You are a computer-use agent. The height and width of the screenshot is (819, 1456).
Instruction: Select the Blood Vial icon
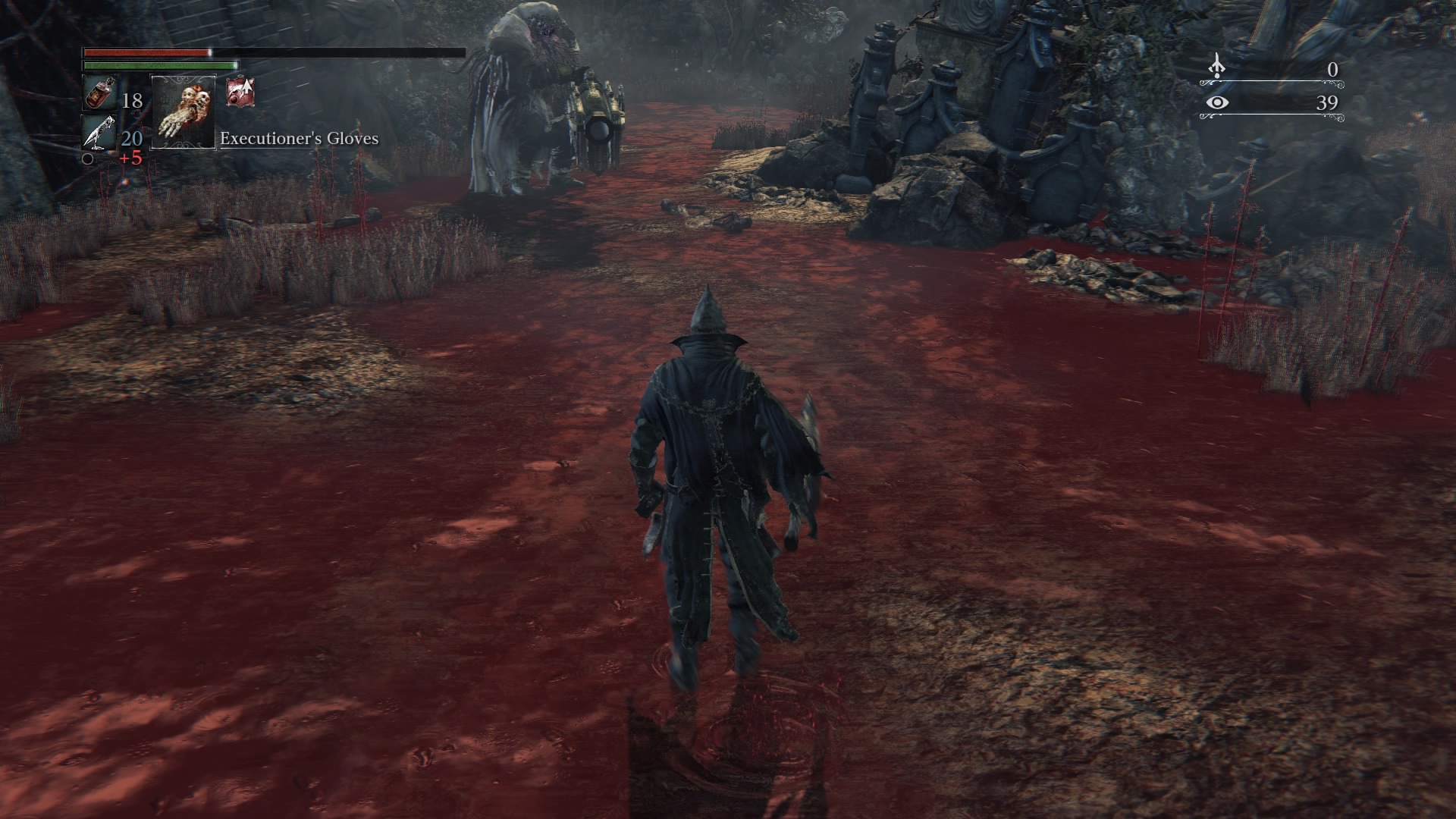(x=99, y=94)
